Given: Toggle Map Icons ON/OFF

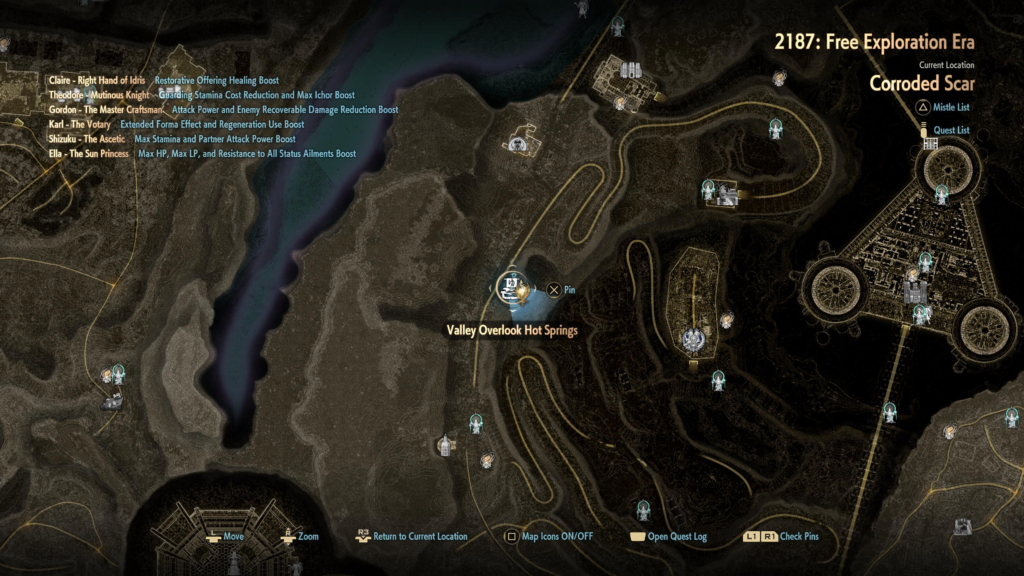Looking at the screenshot, I should click(548, 537).
